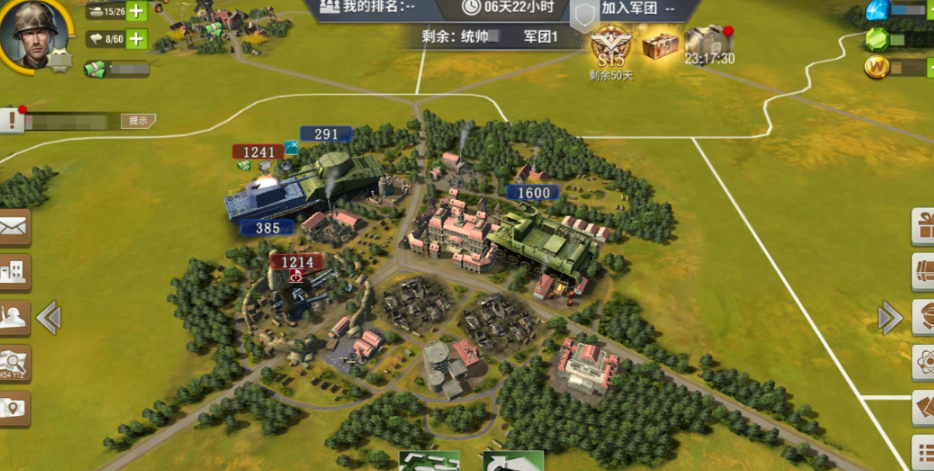The width and height of the screenshot is (934, 471).
Task: Open the mail envelope icon
Action: 14,227
